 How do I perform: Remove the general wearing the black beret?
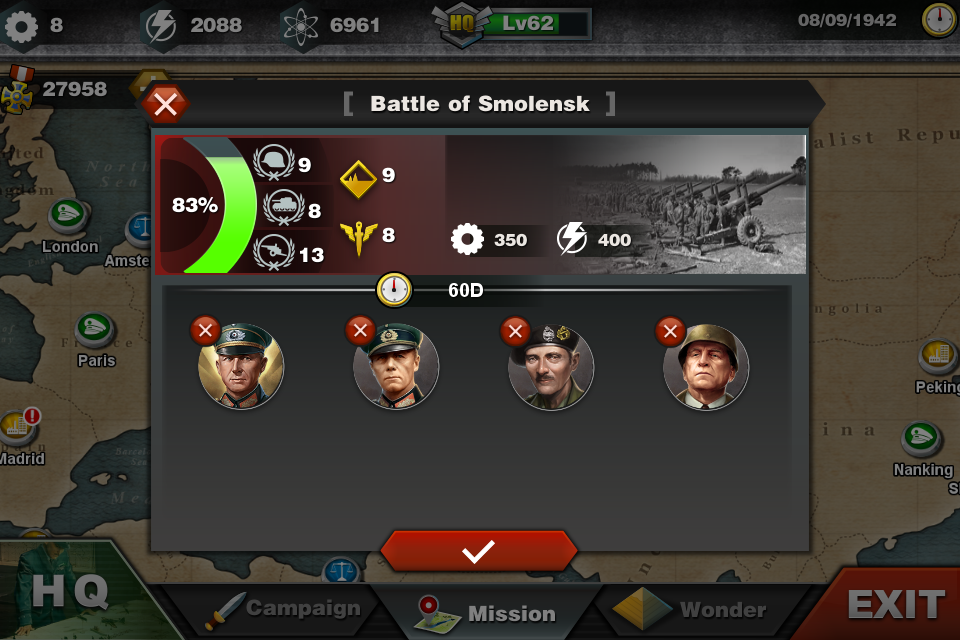point(515,329)
